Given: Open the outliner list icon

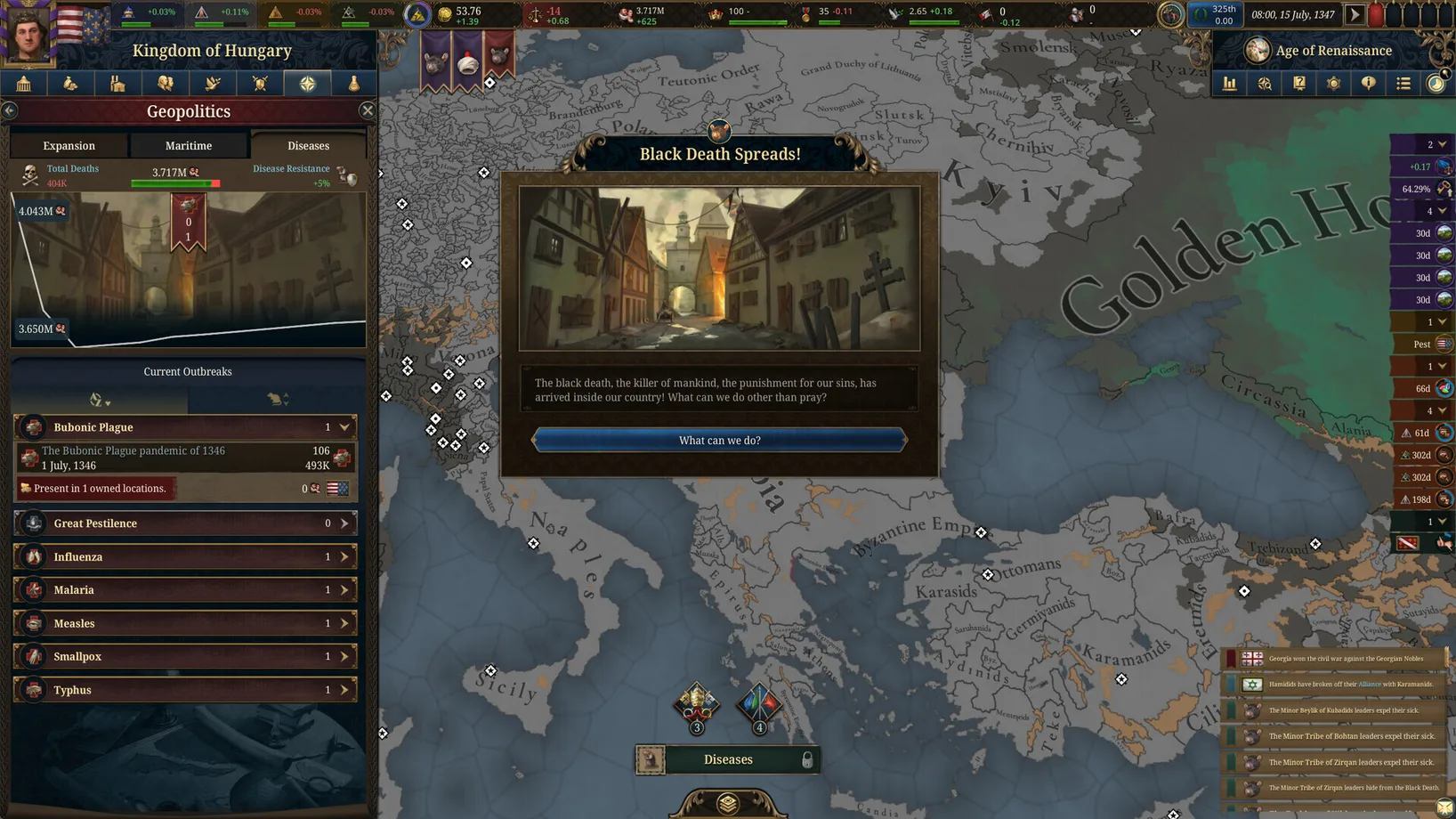Looking at the screenshot, I should 1403,84.
